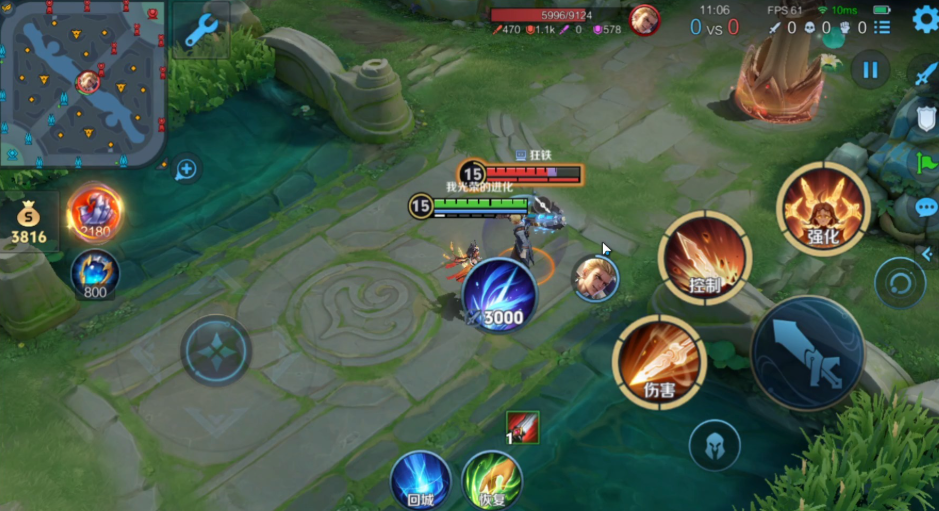This screenshot has width=939, height=511.
Task: Tap the wrench tool icon
Action: 201,32
